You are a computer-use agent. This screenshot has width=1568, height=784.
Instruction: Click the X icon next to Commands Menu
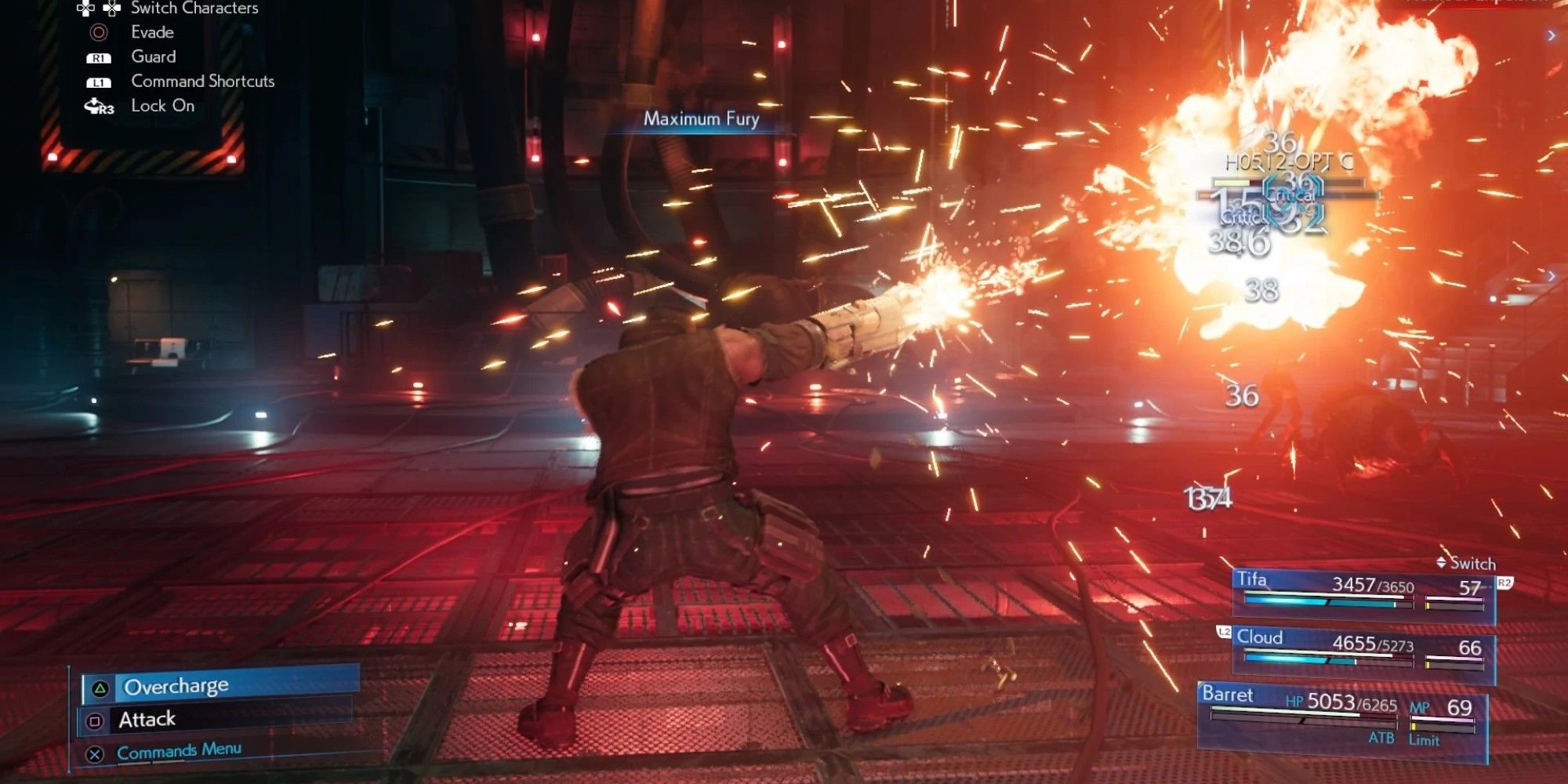point(95,754)
